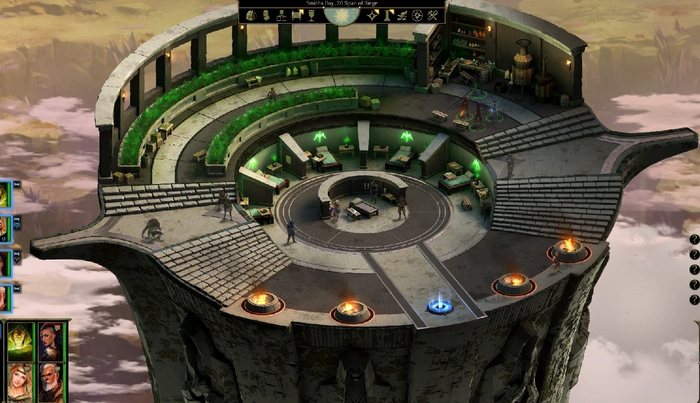Choose the blonde woman party portrait
Image resolution: width=700 pixels, height=403 pixels.
[x=19, y=380]
